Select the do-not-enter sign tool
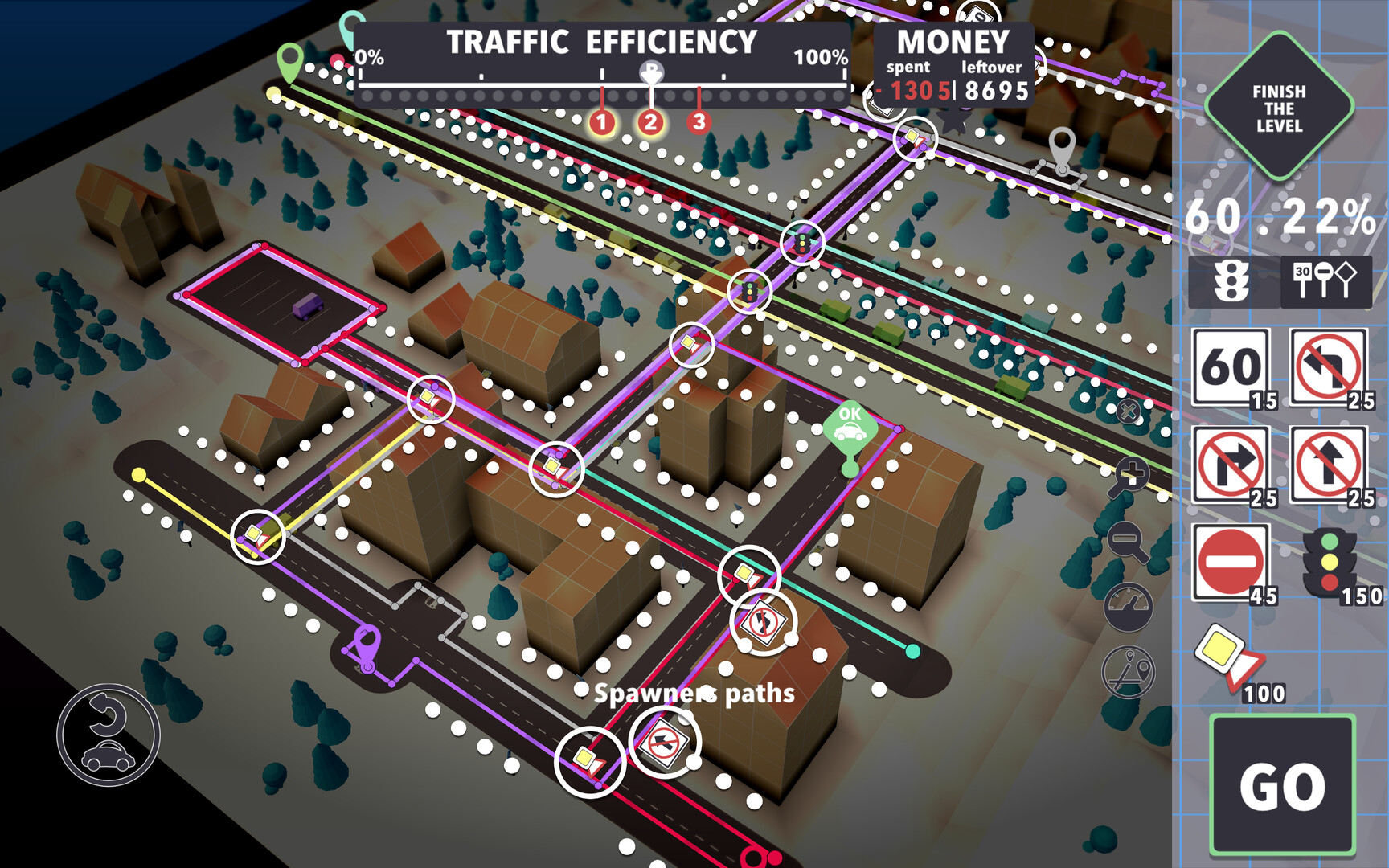This screenshot has height=868, width=1389. pos(1228,563)
